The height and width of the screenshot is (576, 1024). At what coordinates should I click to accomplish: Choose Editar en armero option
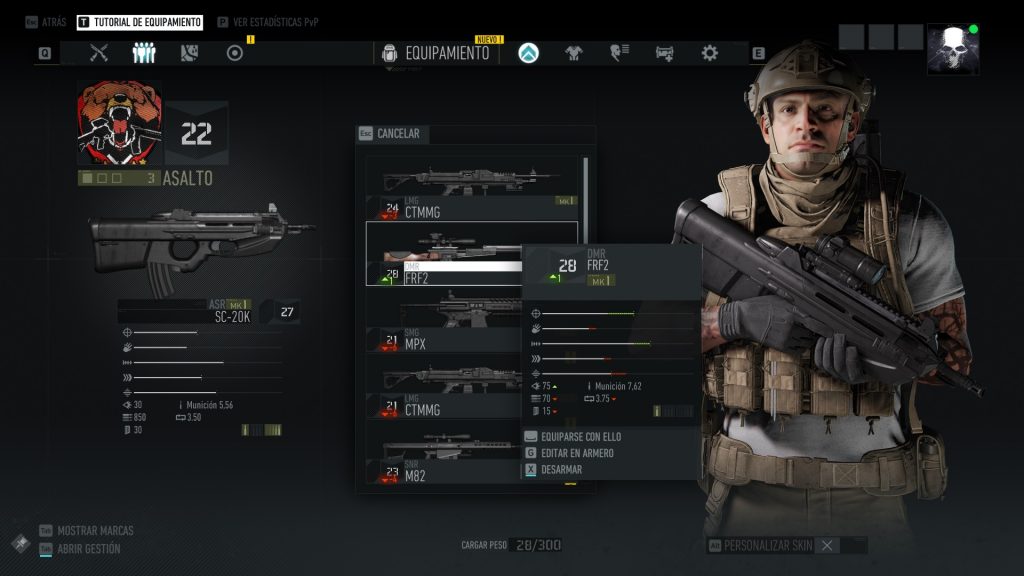[x=577, y=453]
